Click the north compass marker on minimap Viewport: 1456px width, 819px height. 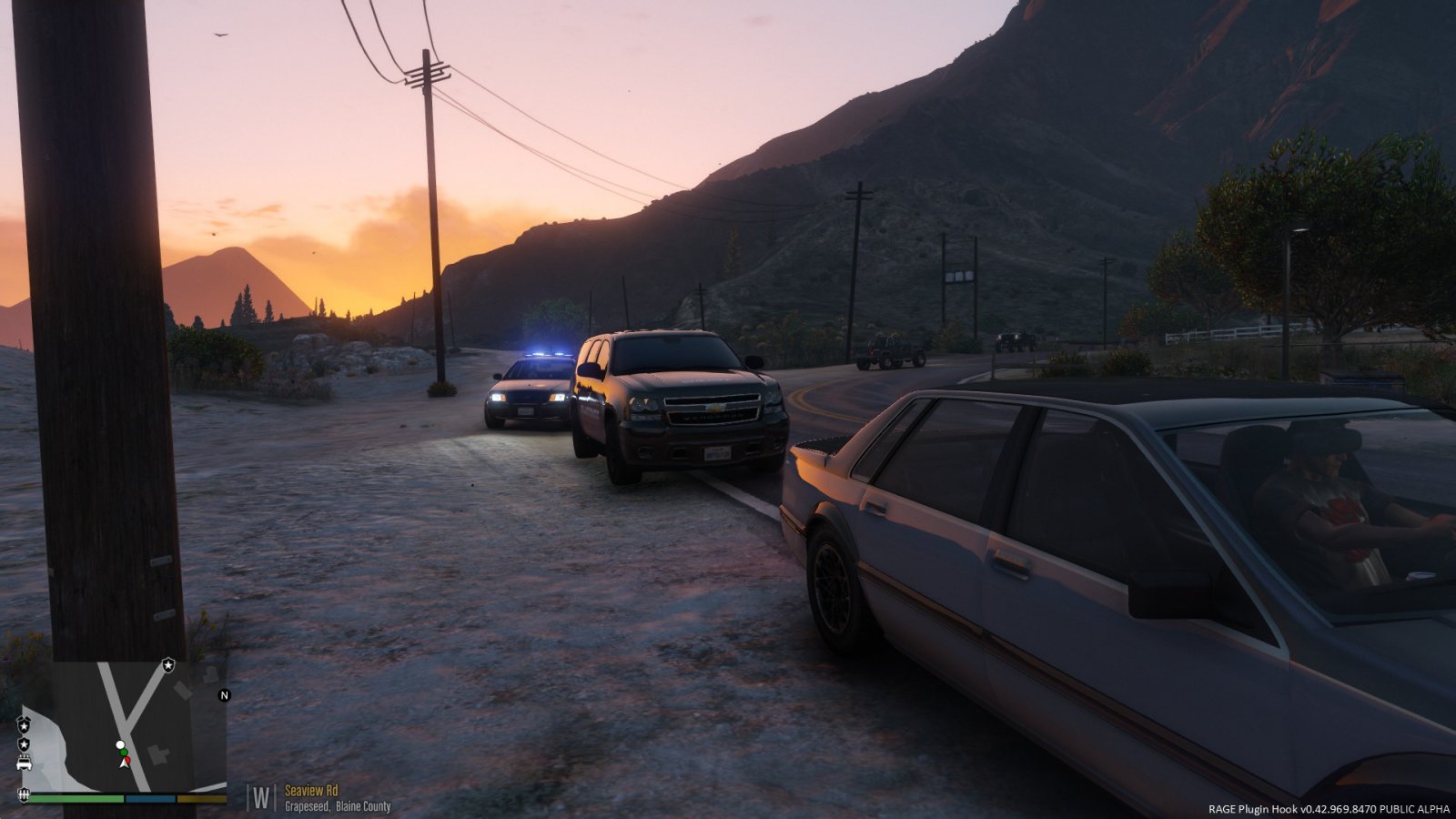point(225,695)
